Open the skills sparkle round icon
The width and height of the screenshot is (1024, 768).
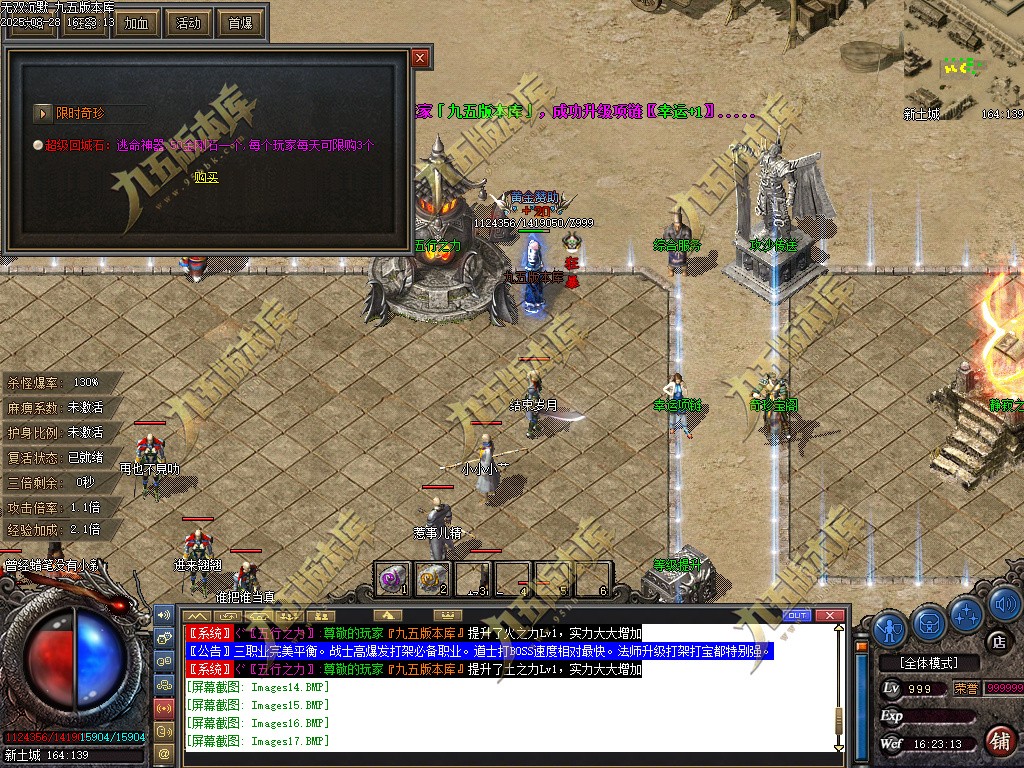coord(966,612)
